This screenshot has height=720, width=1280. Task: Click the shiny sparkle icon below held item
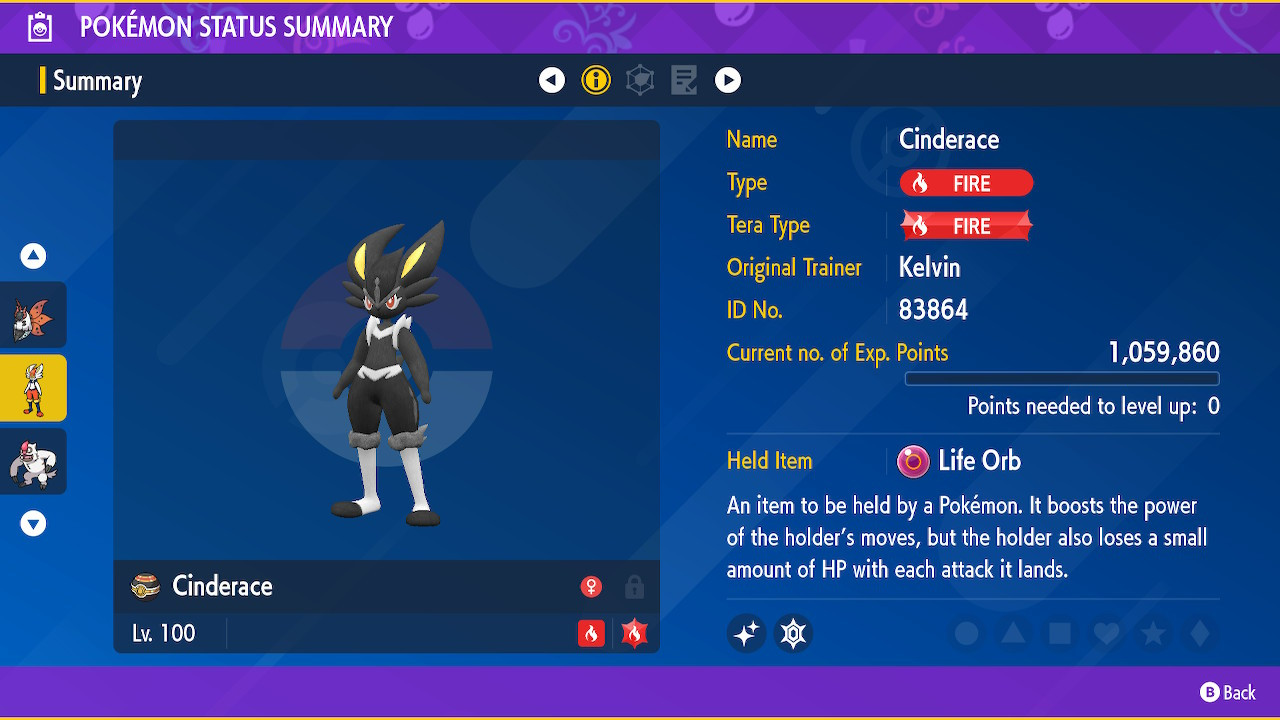pyautogui.click(x=746, y=633)
